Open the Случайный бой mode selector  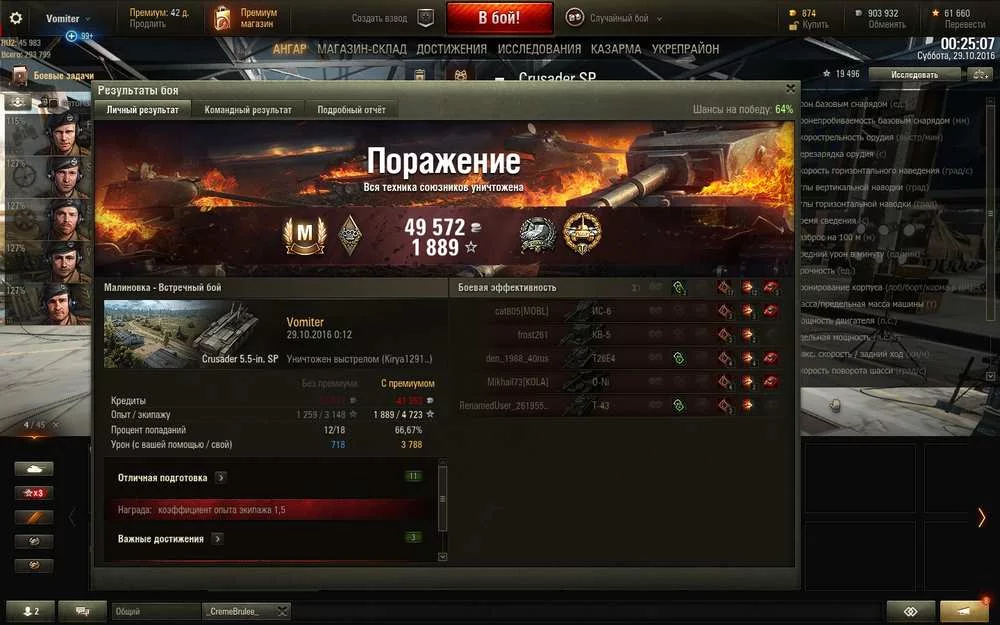[607, 18]
